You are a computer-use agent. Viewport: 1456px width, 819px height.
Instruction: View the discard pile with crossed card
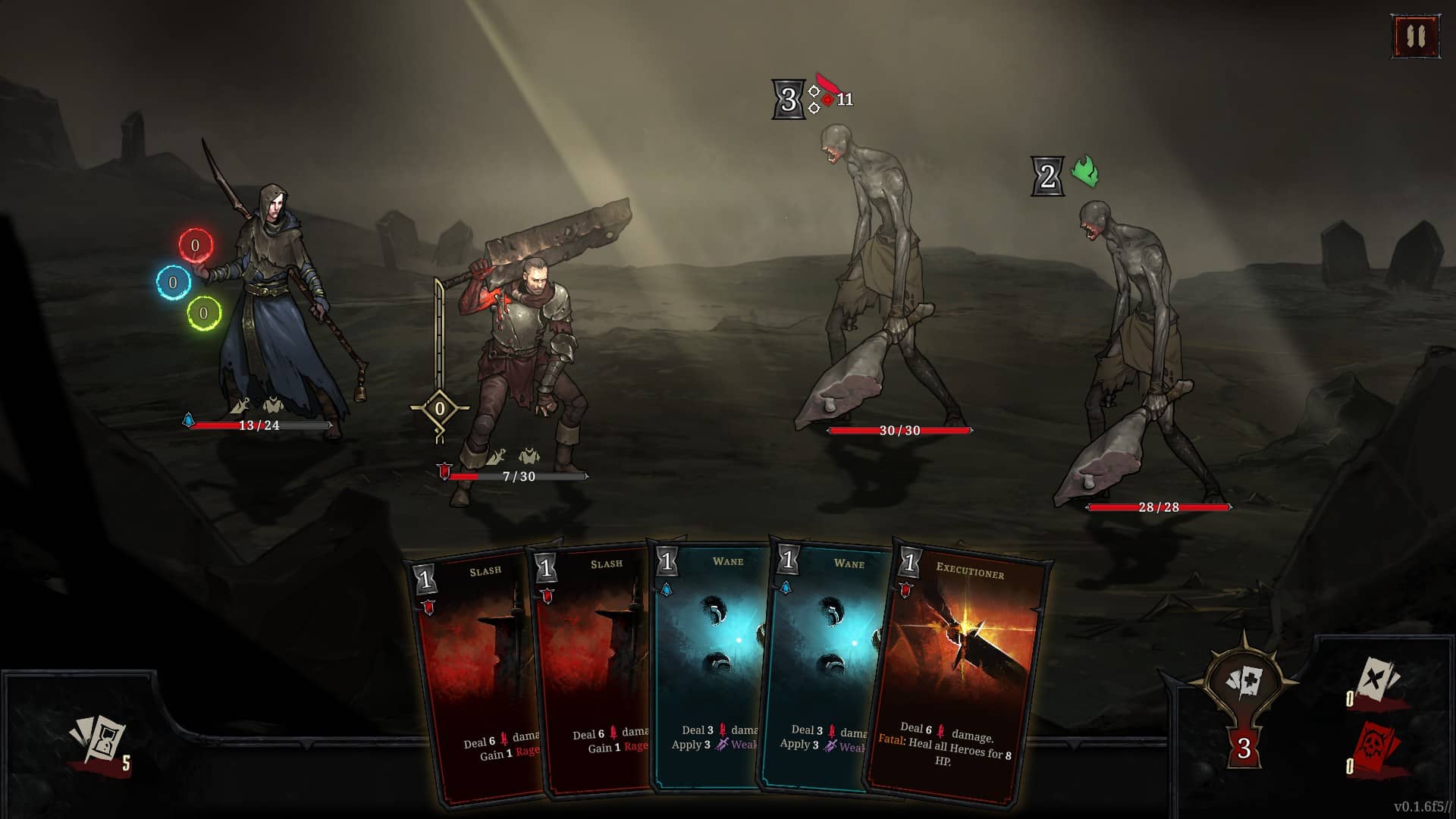(x=1375, y=680)
